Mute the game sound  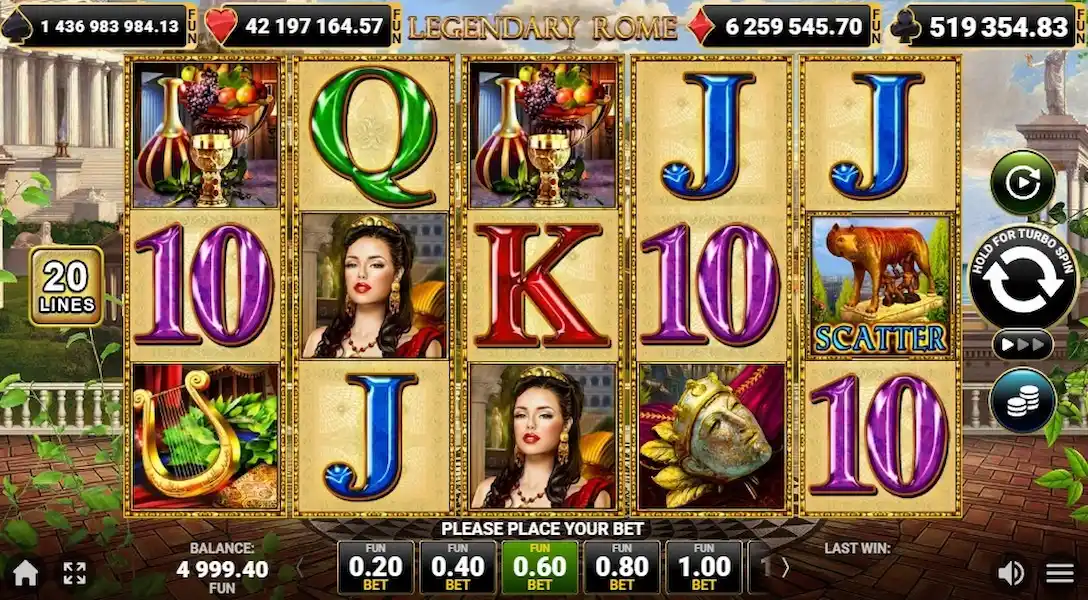(1011, 573)
